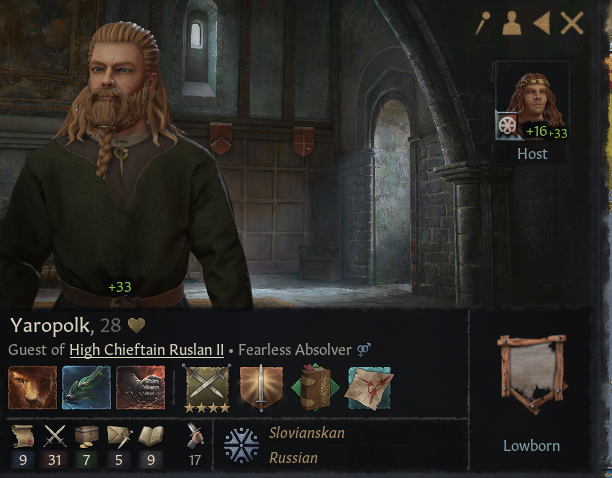Click the gauntlet fist trait icon
612x478 pixels.
coord(140,388)
